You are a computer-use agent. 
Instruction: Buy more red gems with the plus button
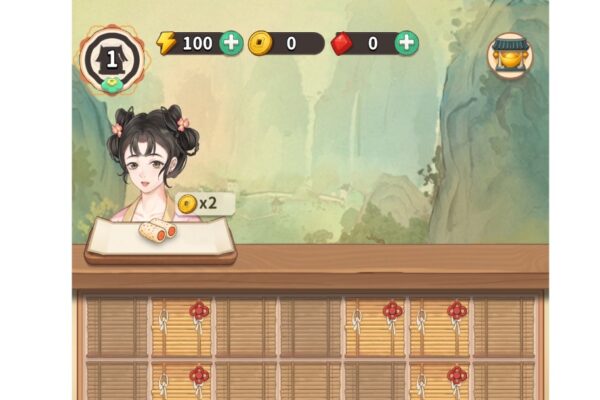click(406, 43)
